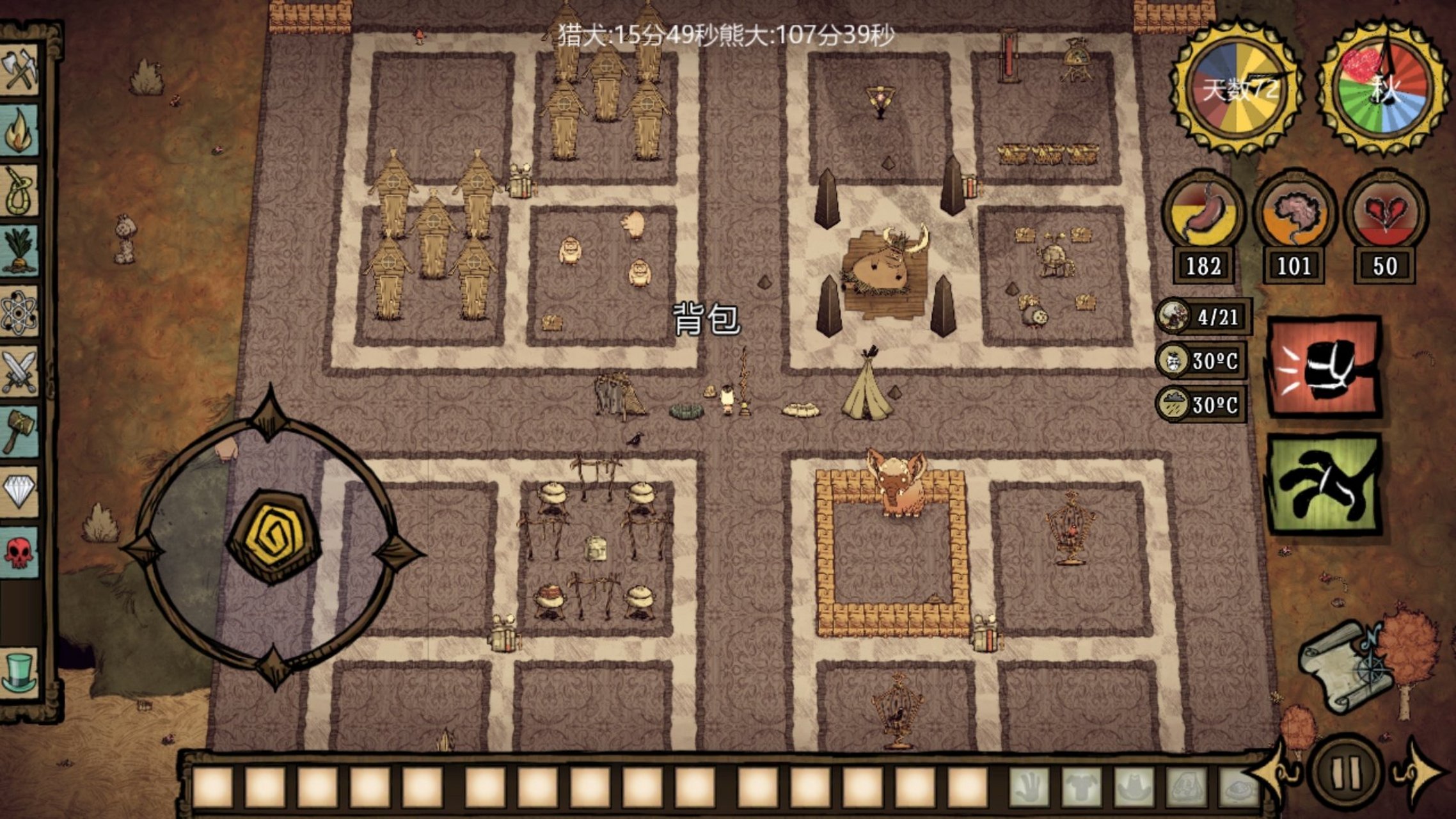Viewport: 1456px width, 819px height.
Task: Switch to the red skull Magic tab
Action: 20,552
